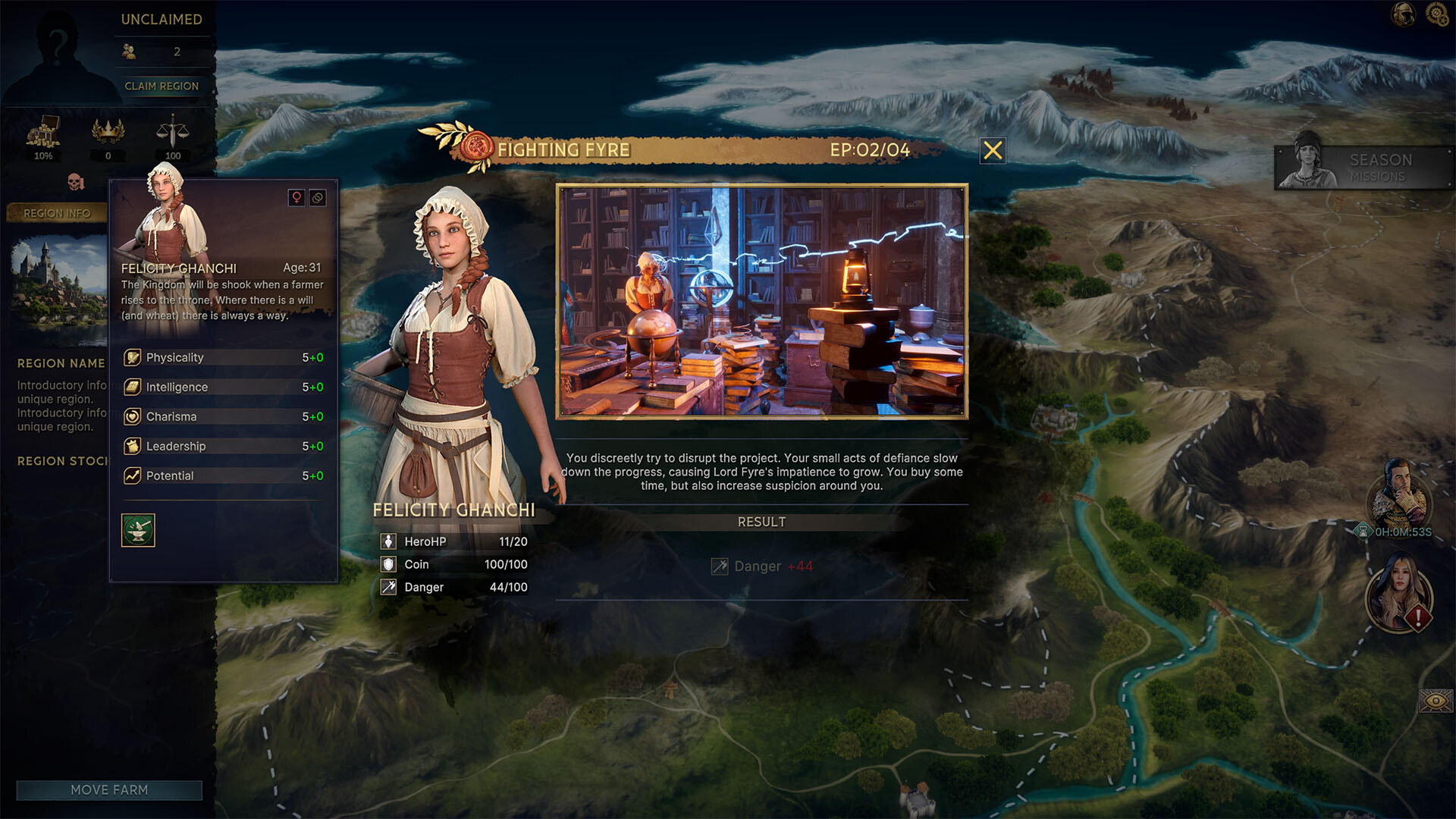Click the linked rings marriage icon

[318, 198]
